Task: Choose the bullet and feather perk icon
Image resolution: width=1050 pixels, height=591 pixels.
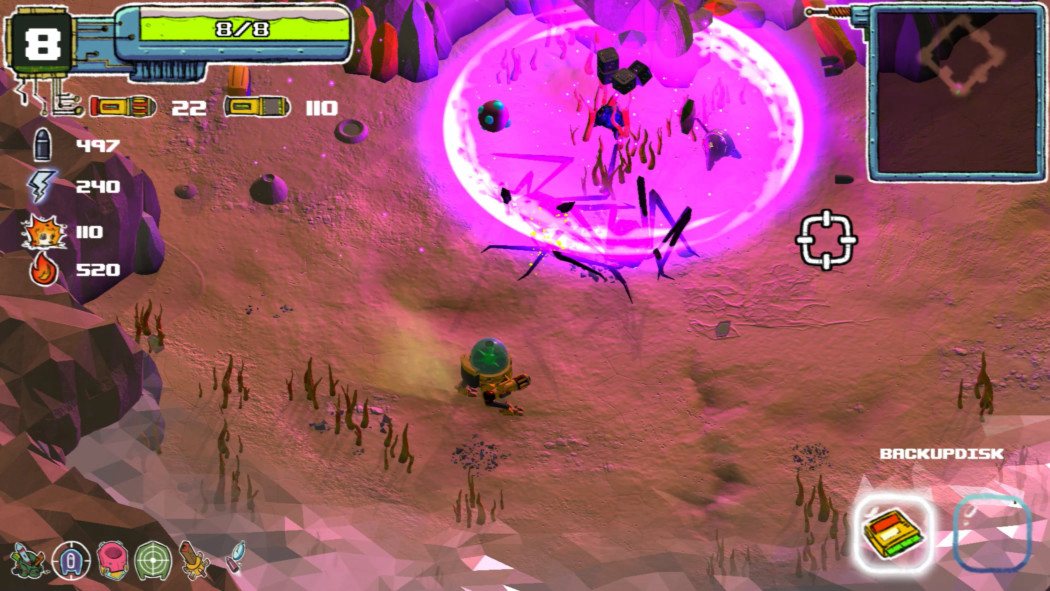Action: pos(234,557)
